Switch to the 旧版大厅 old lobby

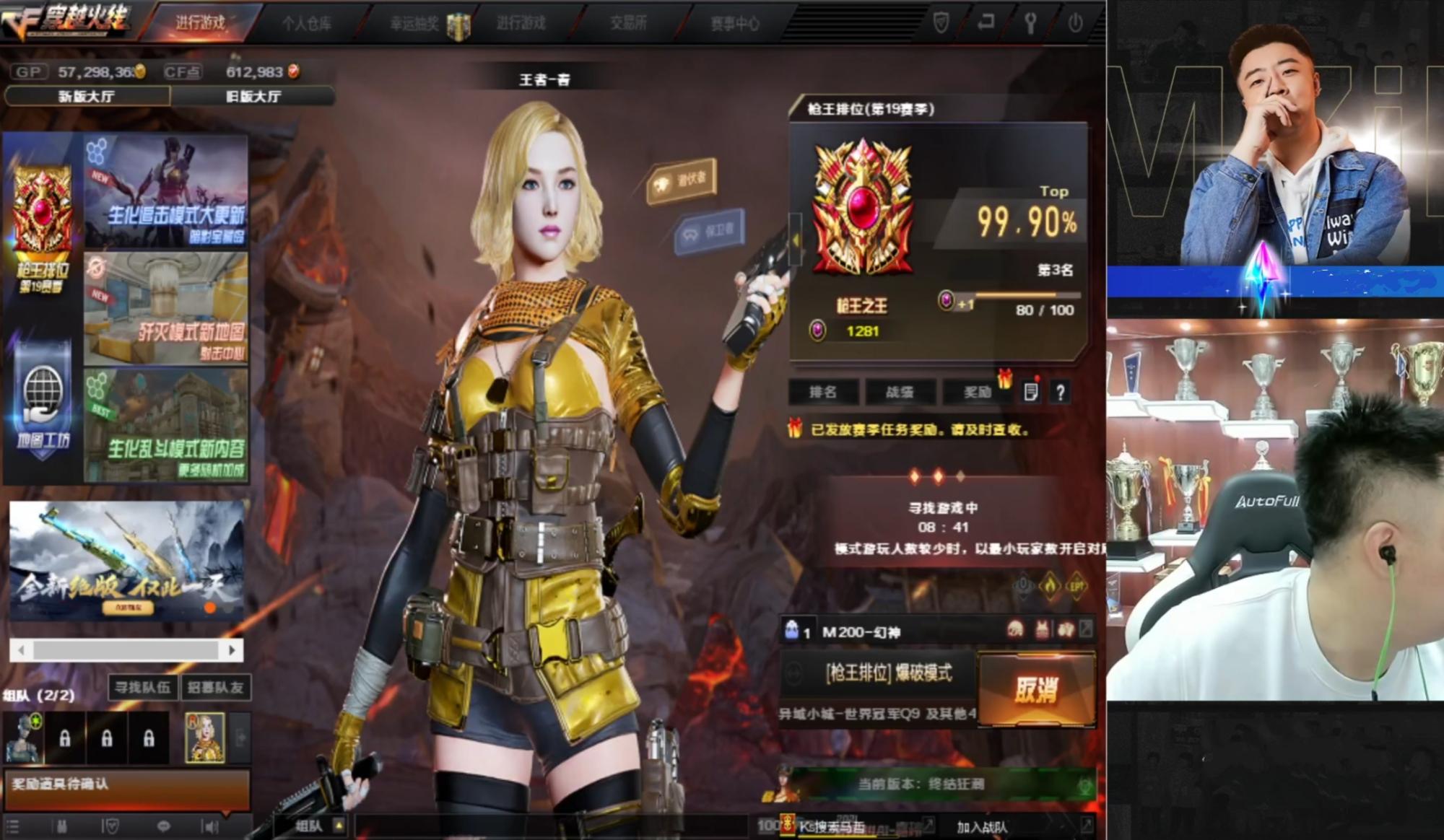[x=253, y=96]
